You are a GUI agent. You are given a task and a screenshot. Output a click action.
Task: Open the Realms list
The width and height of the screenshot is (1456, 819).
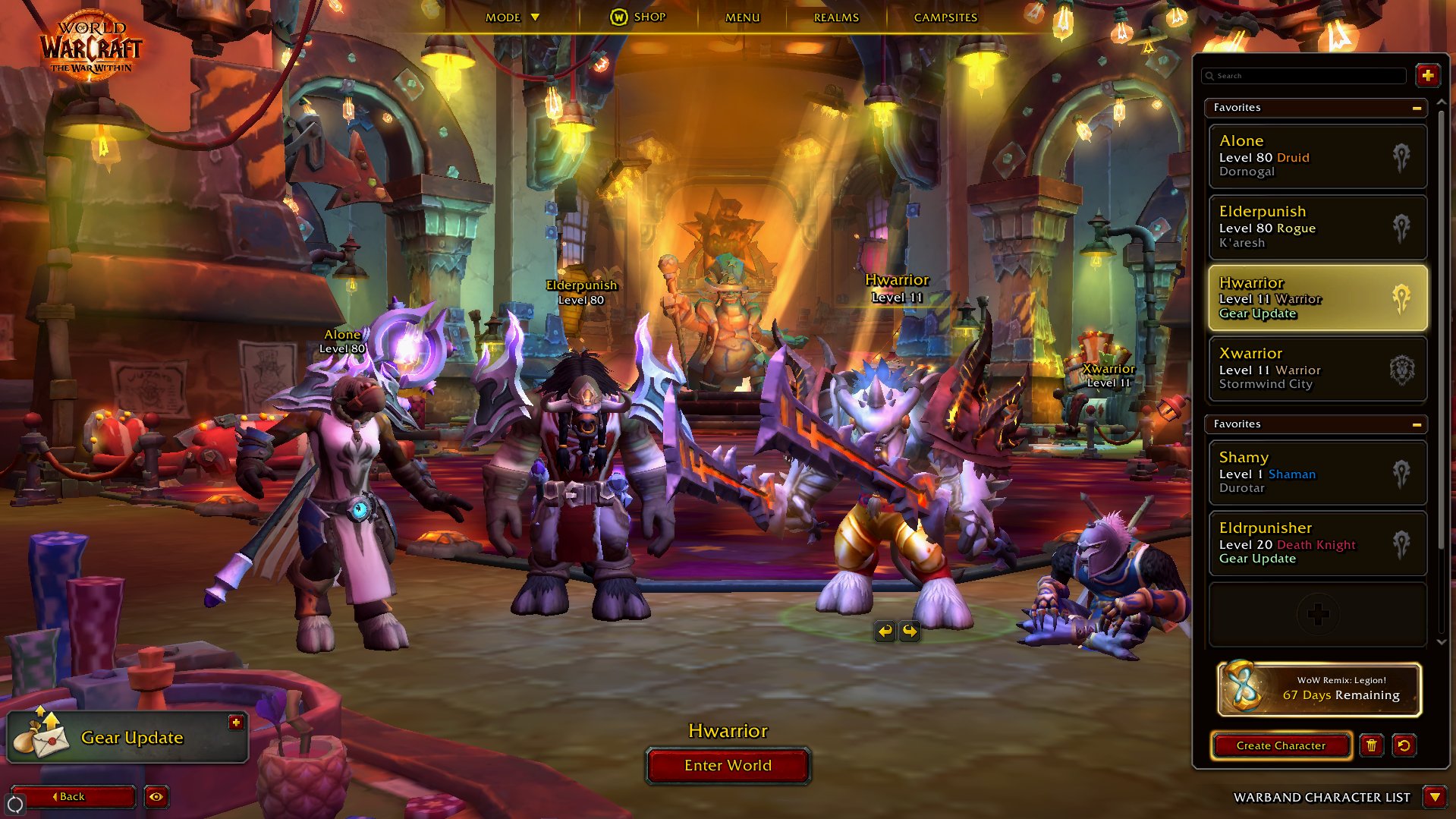(x=836, y=17)
